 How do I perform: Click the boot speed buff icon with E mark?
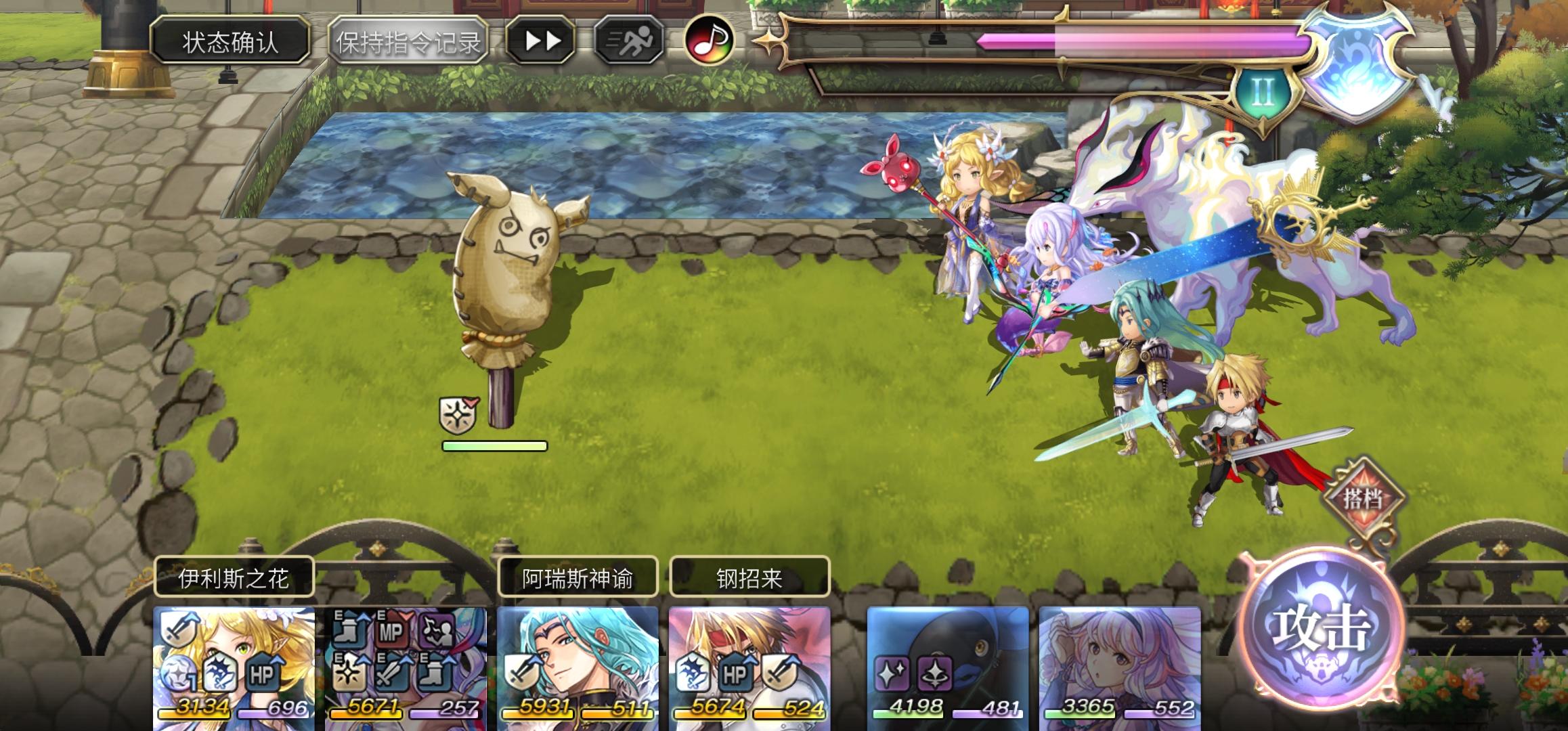349,628
